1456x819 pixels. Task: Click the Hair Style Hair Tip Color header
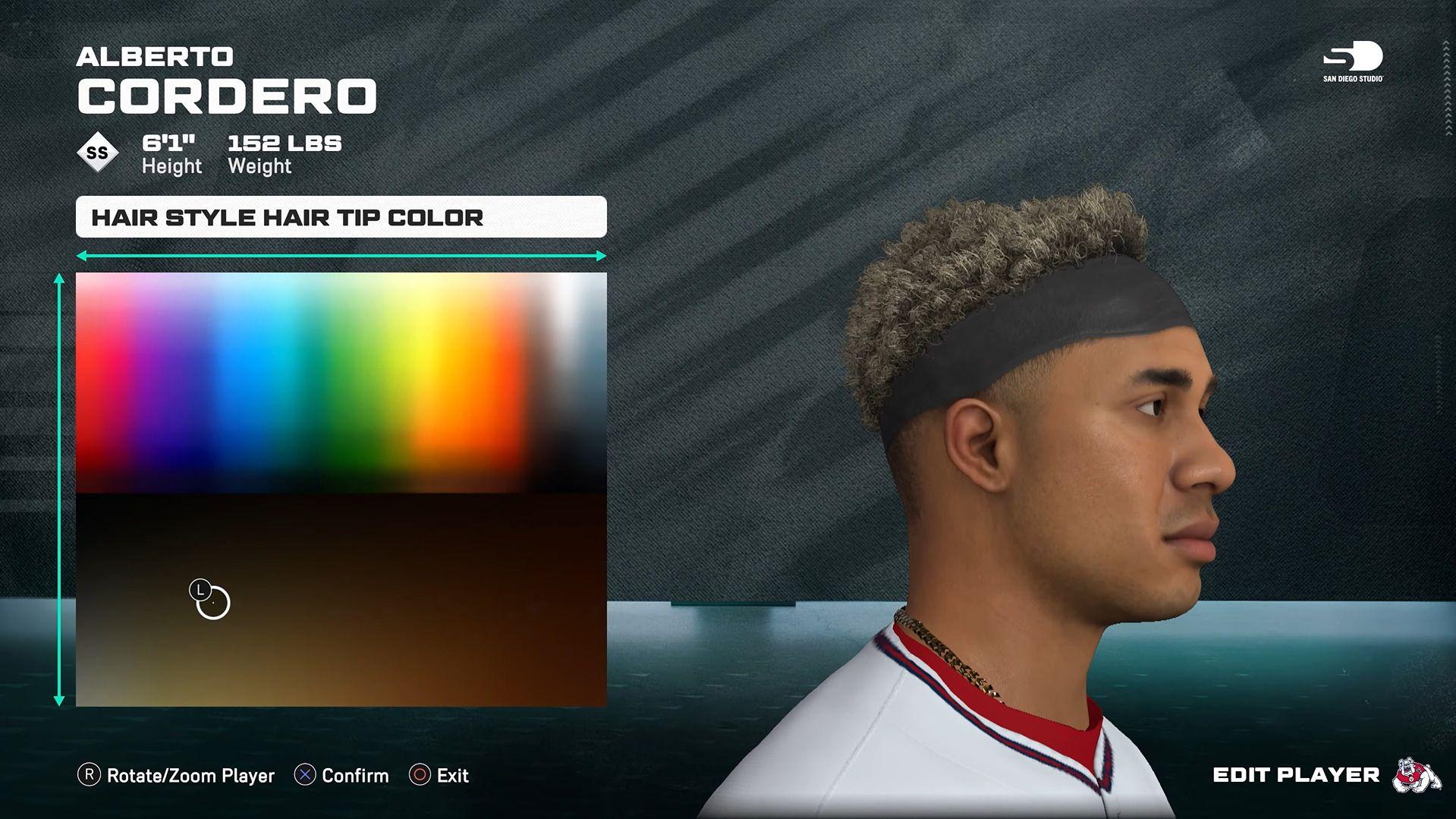[x=287, y=217]
